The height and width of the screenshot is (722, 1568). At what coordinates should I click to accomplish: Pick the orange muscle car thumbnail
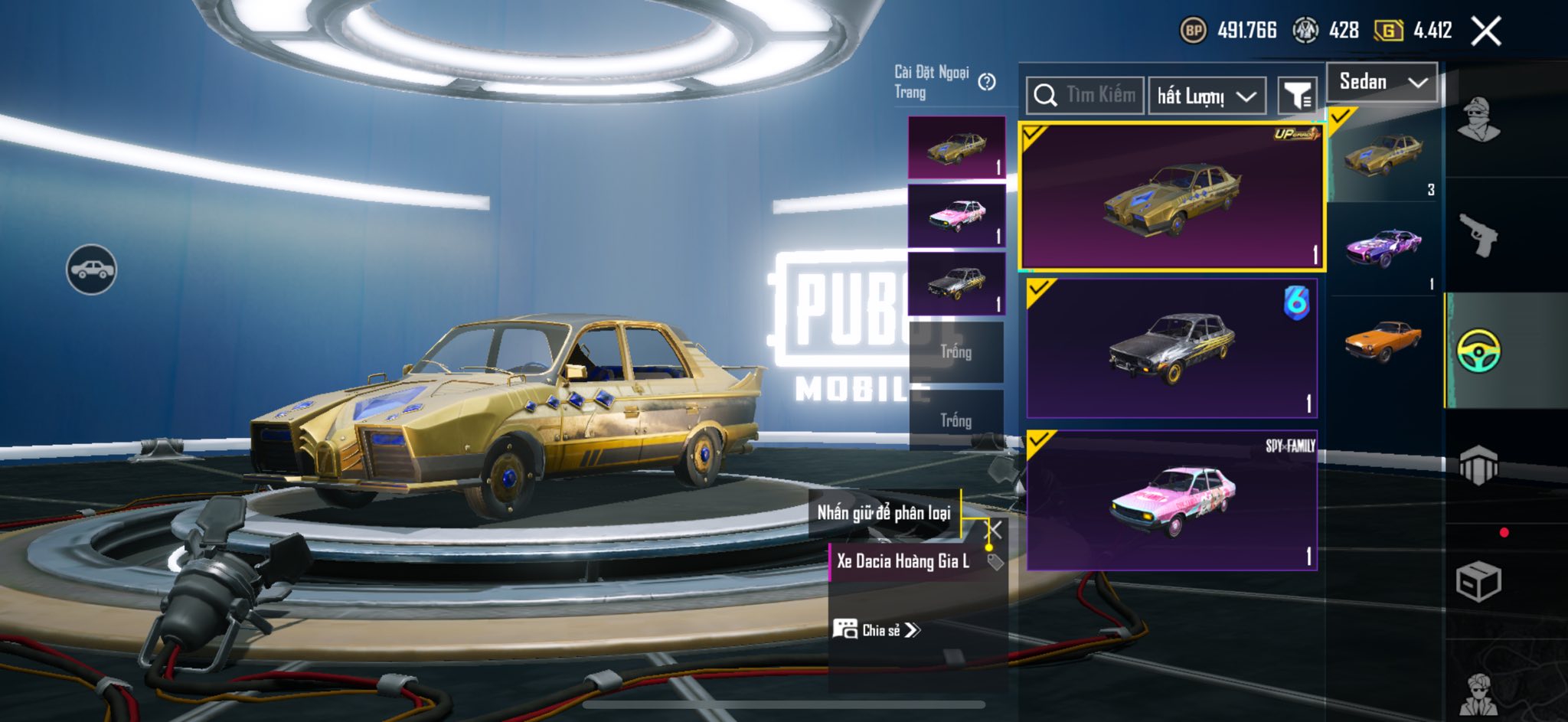[1384, 341]
